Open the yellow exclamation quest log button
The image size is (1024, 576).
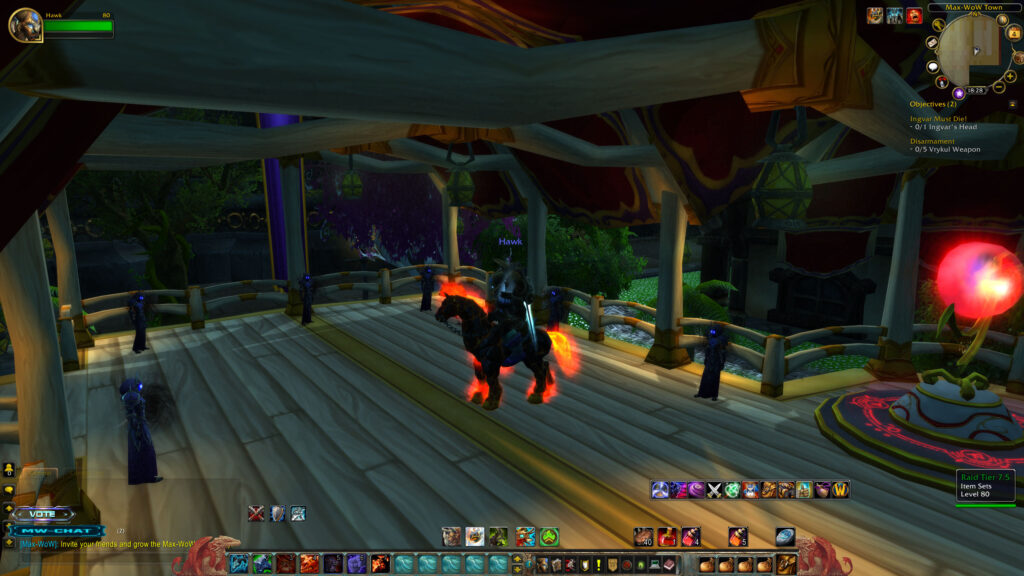(598, 565)
